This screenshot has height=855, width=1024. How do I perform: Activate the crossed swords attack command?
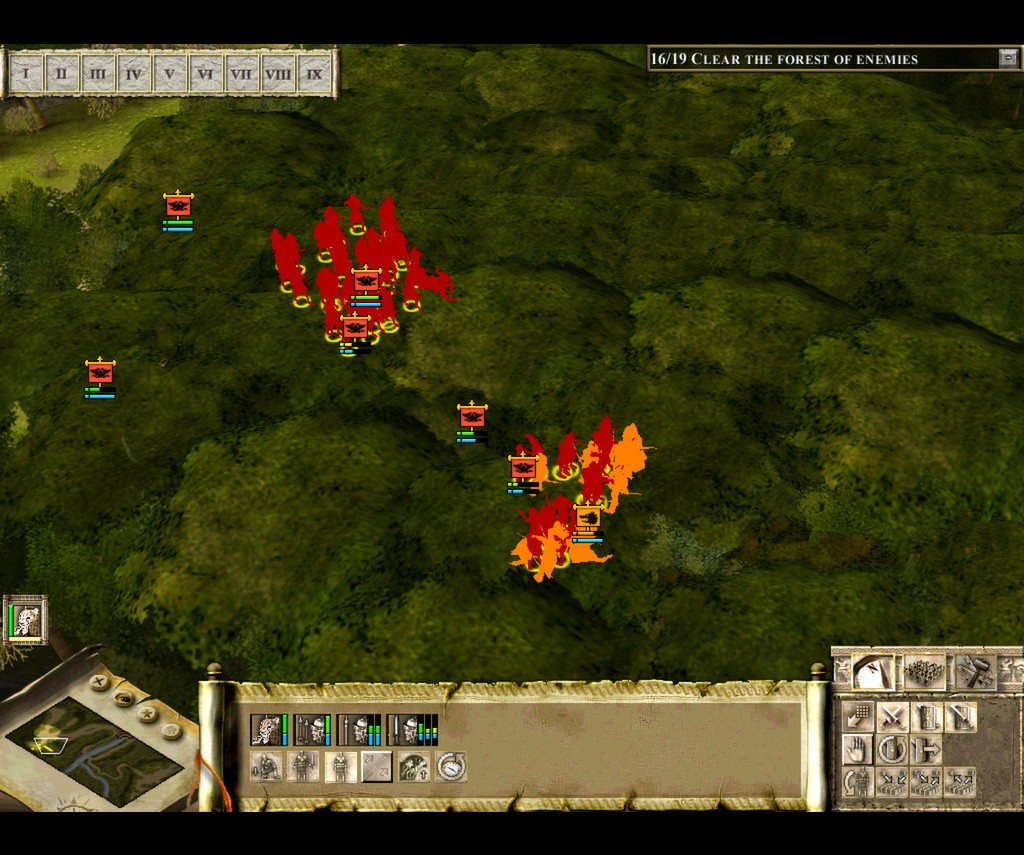coord(892,716)
